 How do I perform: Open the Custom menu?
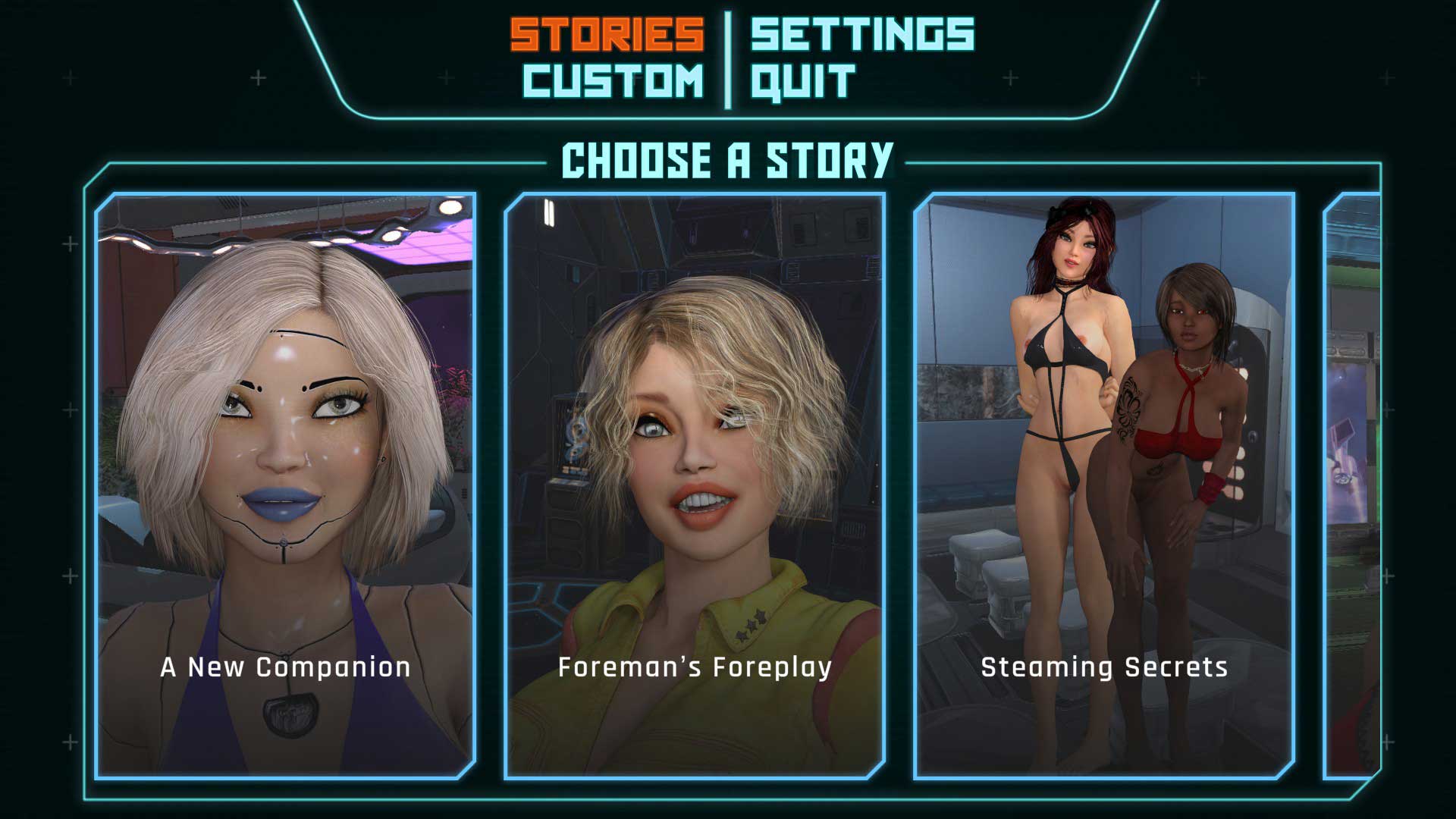(x=613, y=81)
